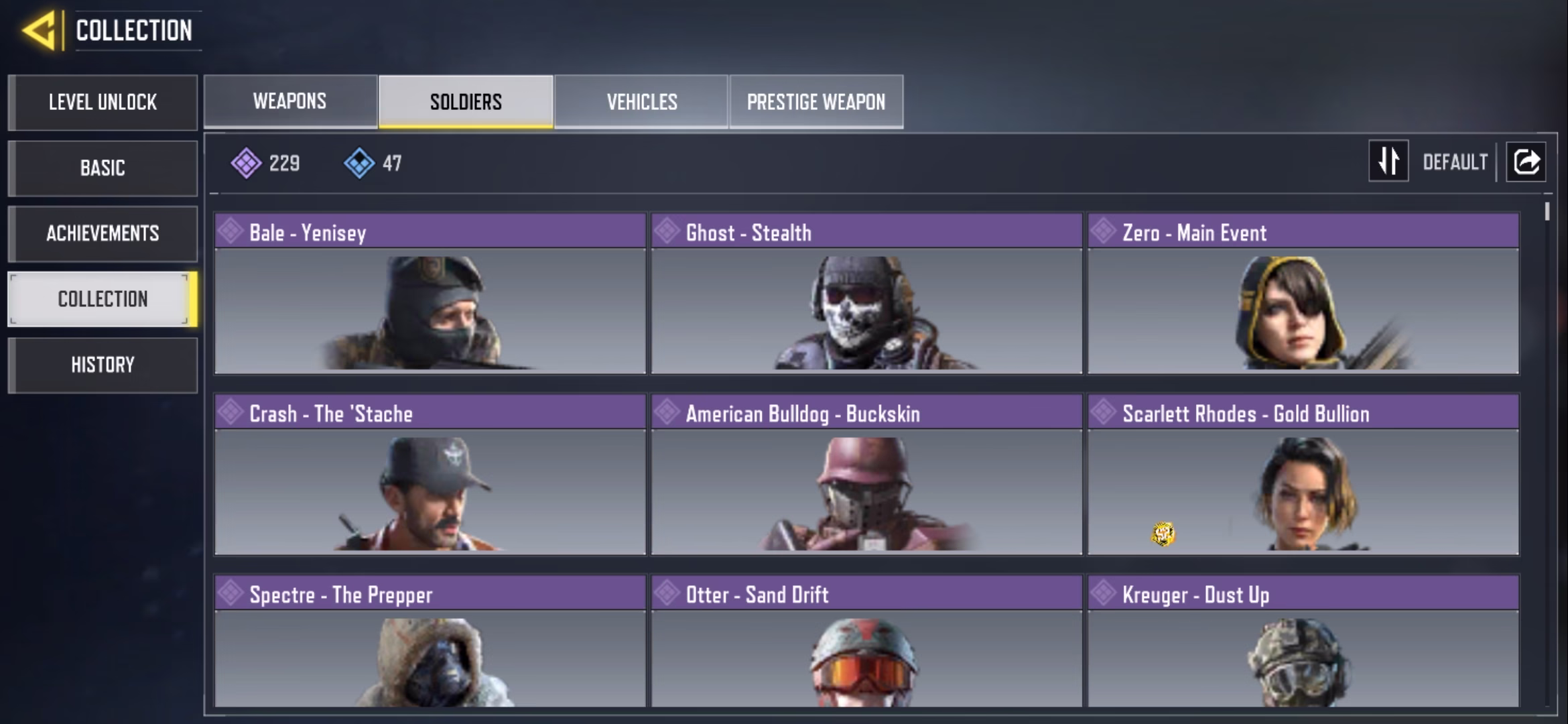Go back using the yellow arrow
This screenshot has width=1568, height=724.
click(39, 31)
